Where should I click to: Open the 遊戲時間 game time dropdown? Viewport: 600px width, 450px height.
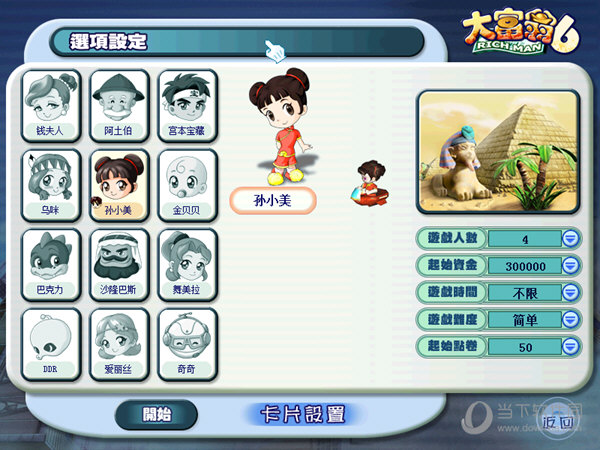[570, 293]
